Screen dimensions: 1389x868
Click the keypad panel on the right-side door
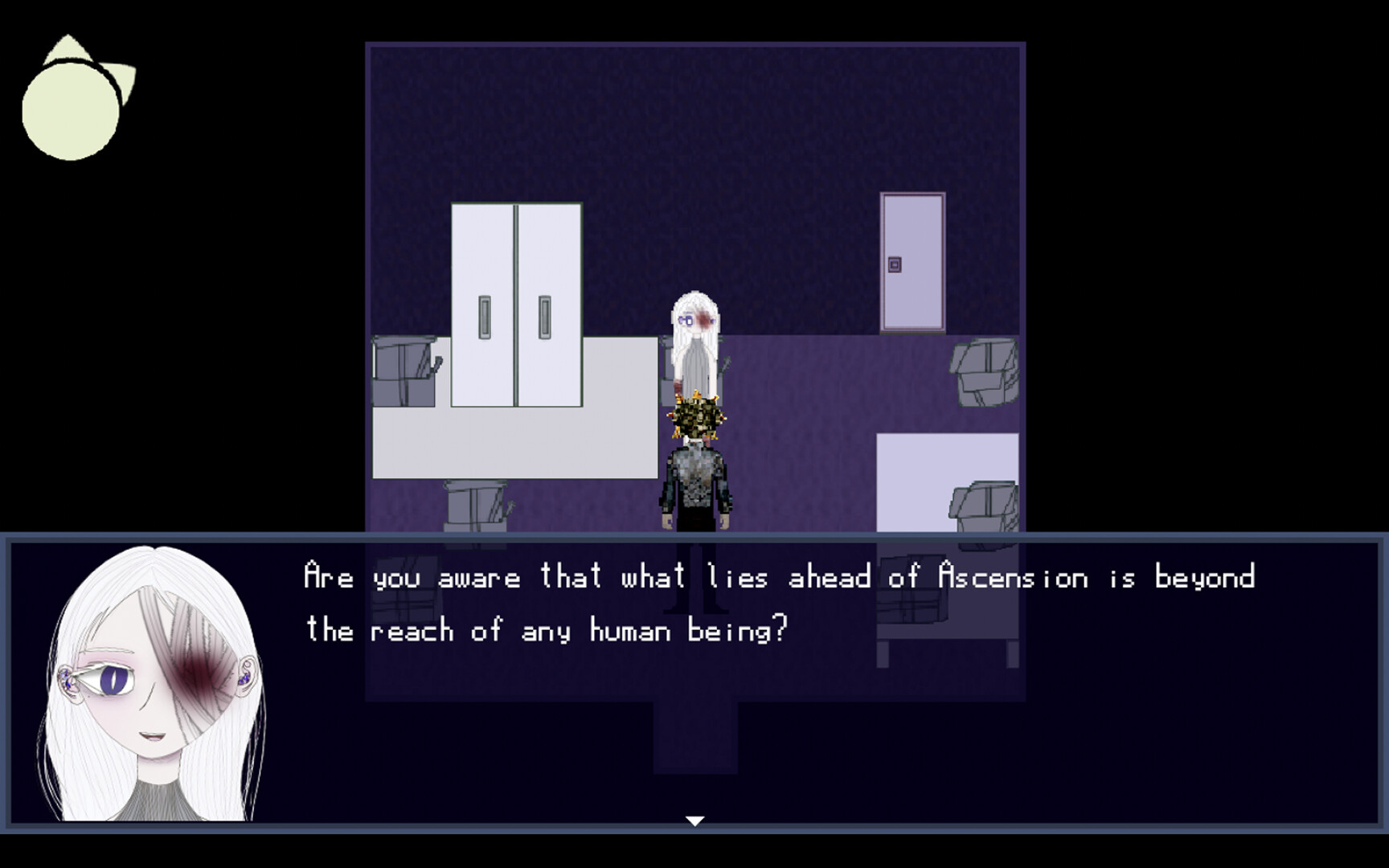coord(895,263)
